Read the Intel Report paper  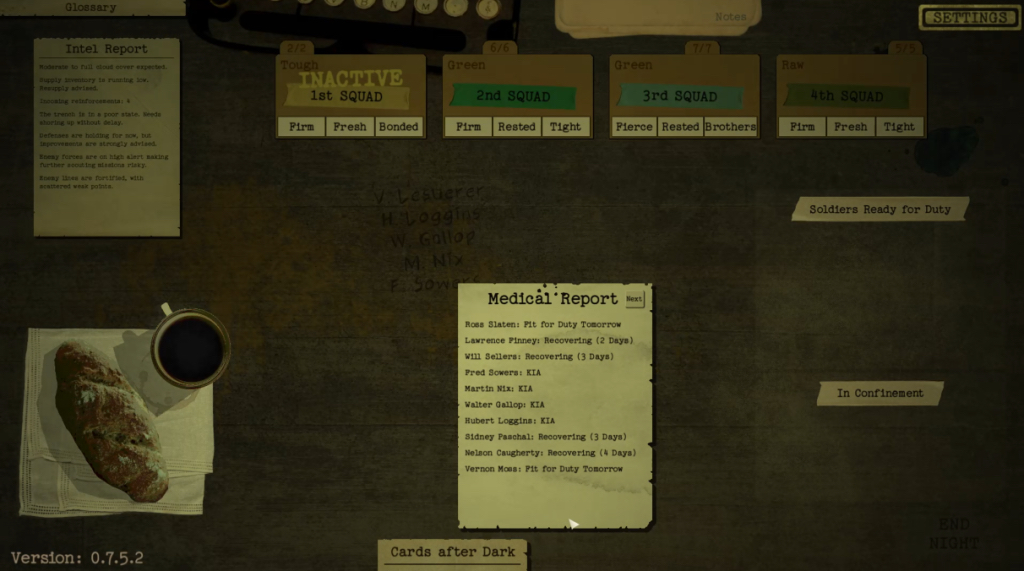(106, 136)
